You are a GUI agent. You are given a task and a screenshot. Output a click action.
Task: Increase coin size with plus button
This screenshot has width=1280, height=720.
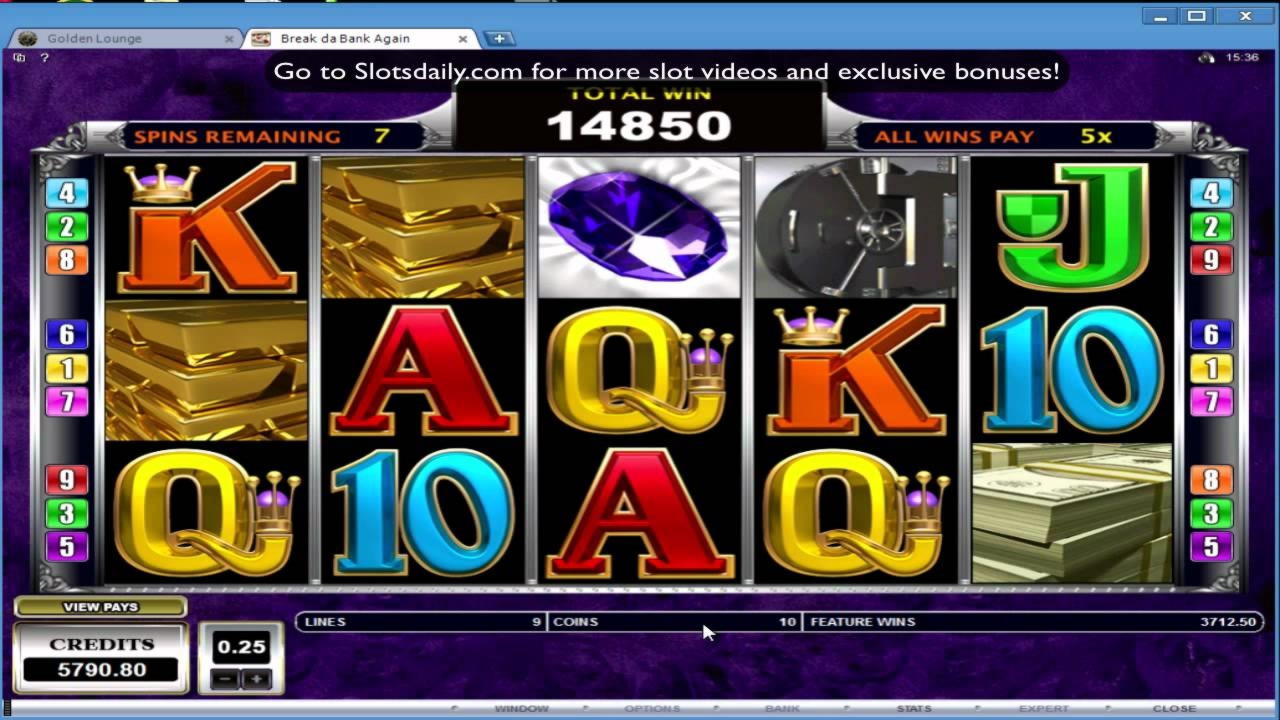256,679
